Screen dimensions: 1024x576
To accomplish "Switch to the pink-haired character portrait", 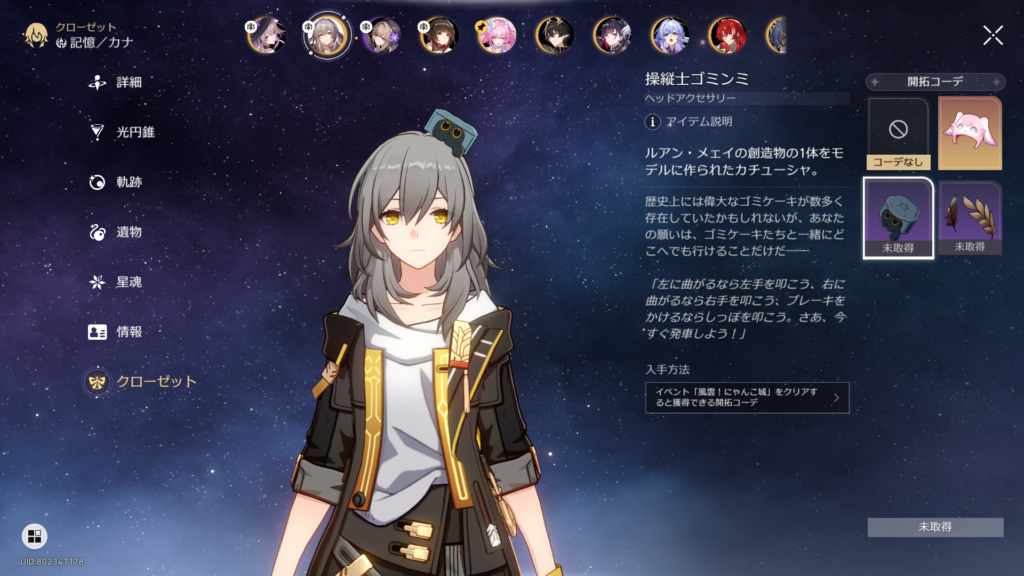I will click(x=496, y=36).
